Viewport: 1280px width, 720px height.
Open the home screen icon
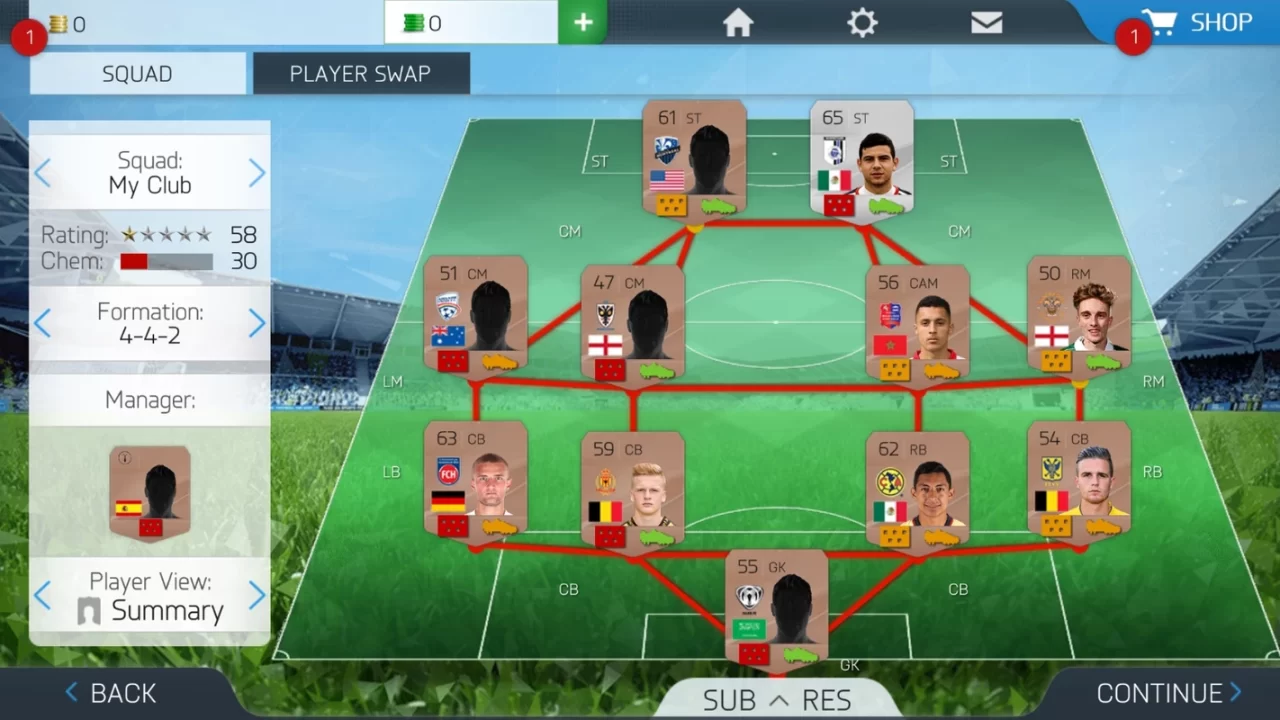738,22
